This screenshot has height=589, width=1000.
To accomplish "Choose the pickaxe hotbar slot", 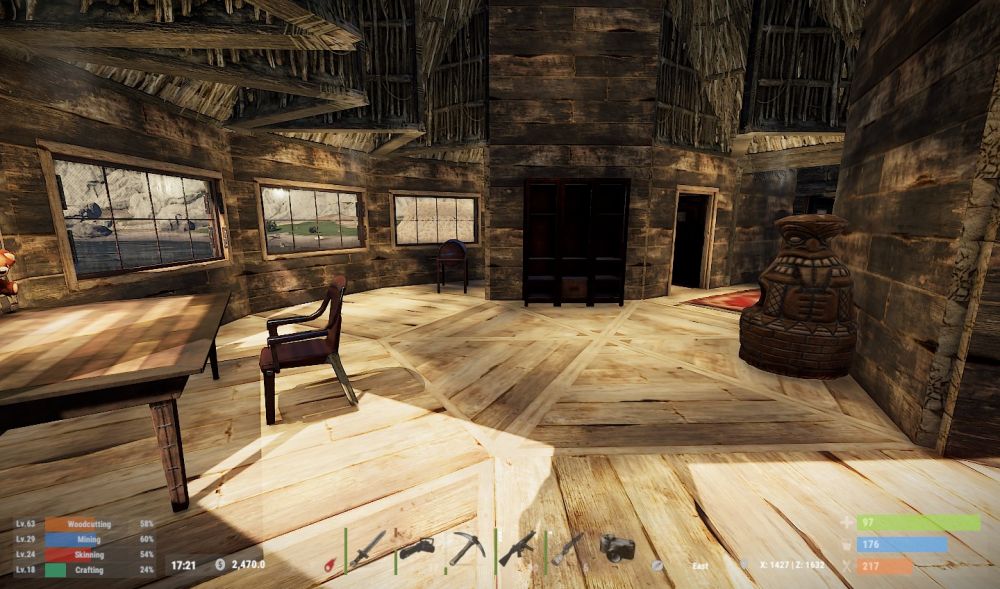I will 466,548.
